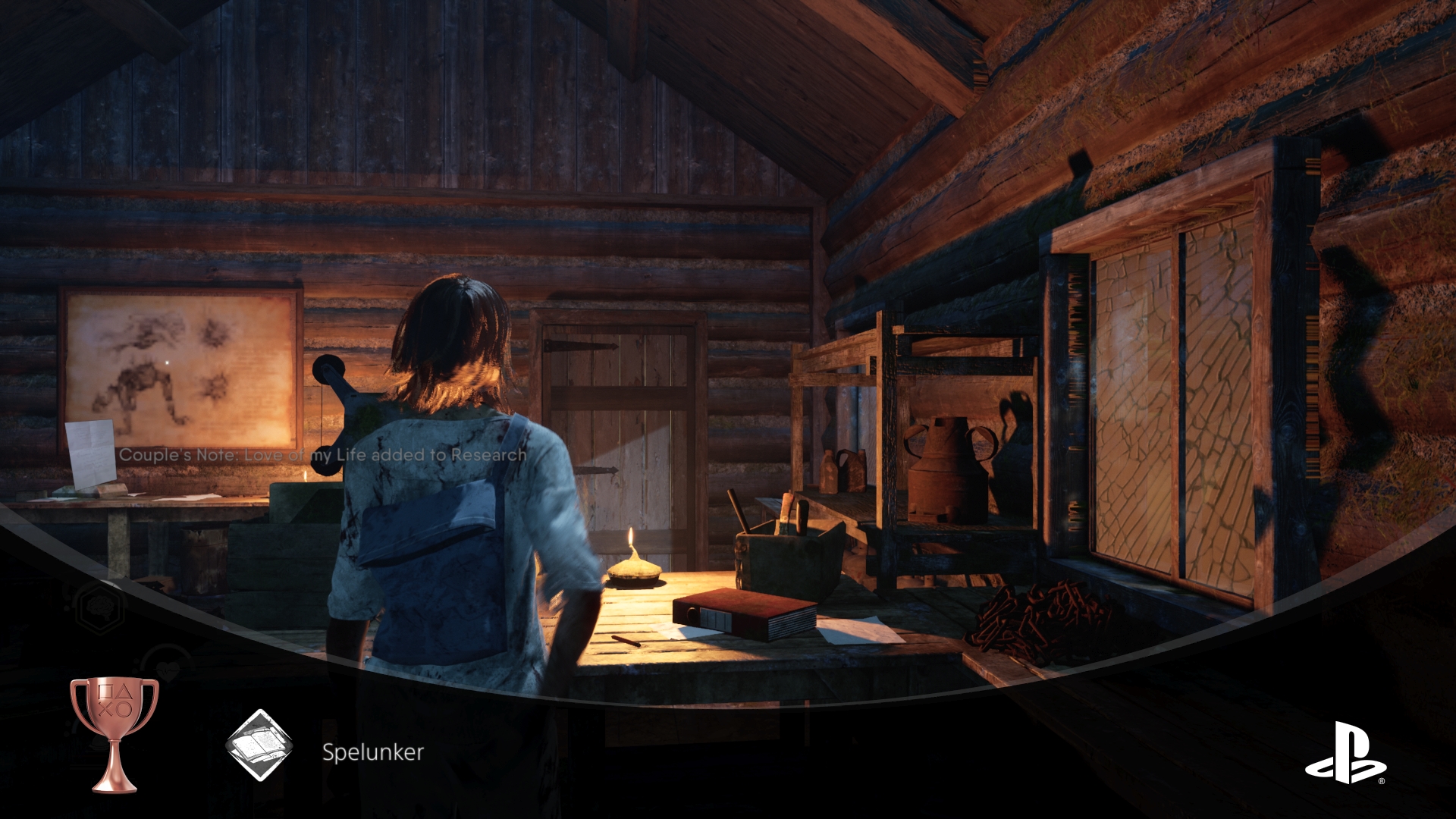This screenshot has width=1456, height=819.
Task: Select the Spelunker trophy notification title
Action: [372, 752]
